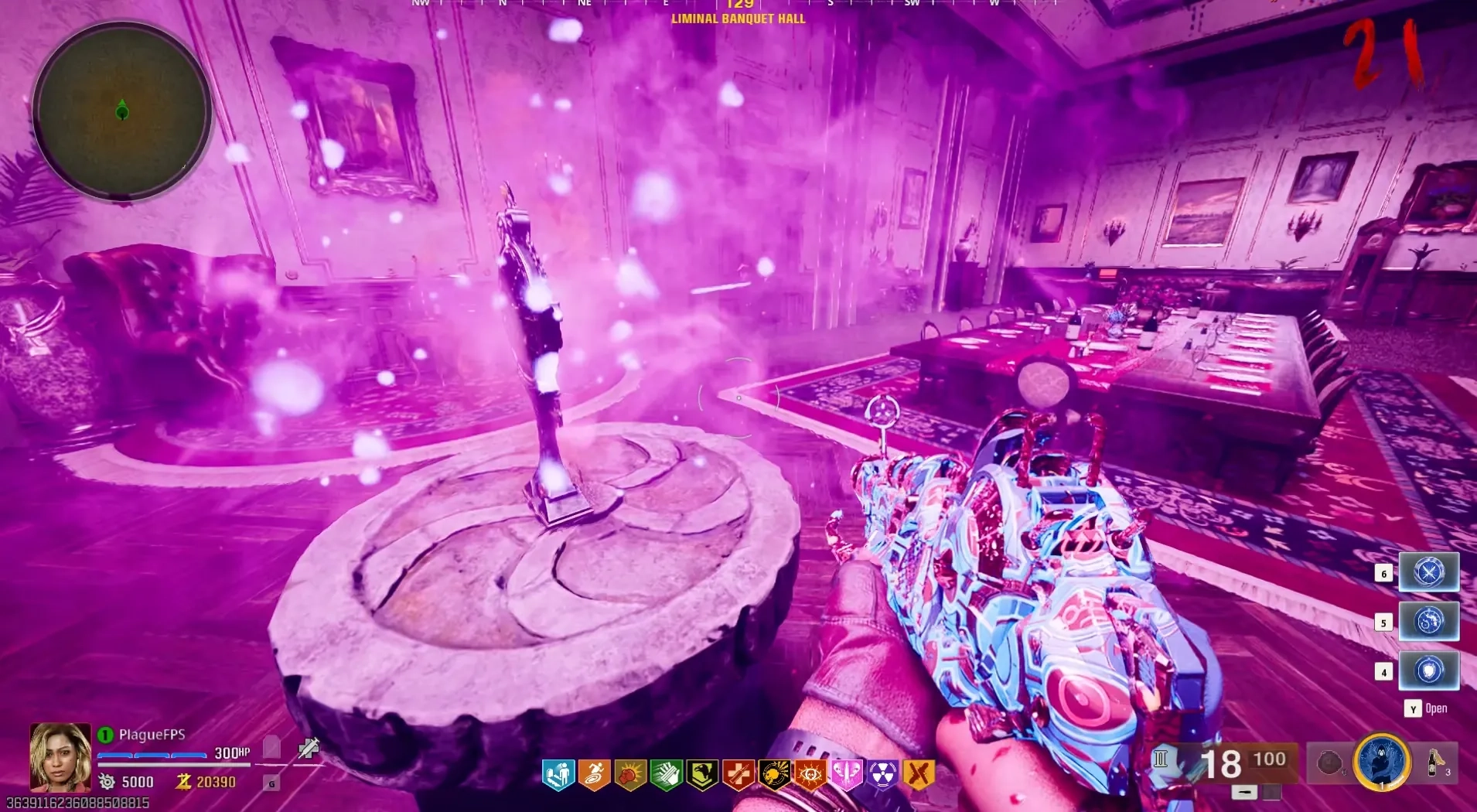Click the yellow crossed-pistols perk icon
Viewport: 1477px width, 812px height.
(919, 774)
